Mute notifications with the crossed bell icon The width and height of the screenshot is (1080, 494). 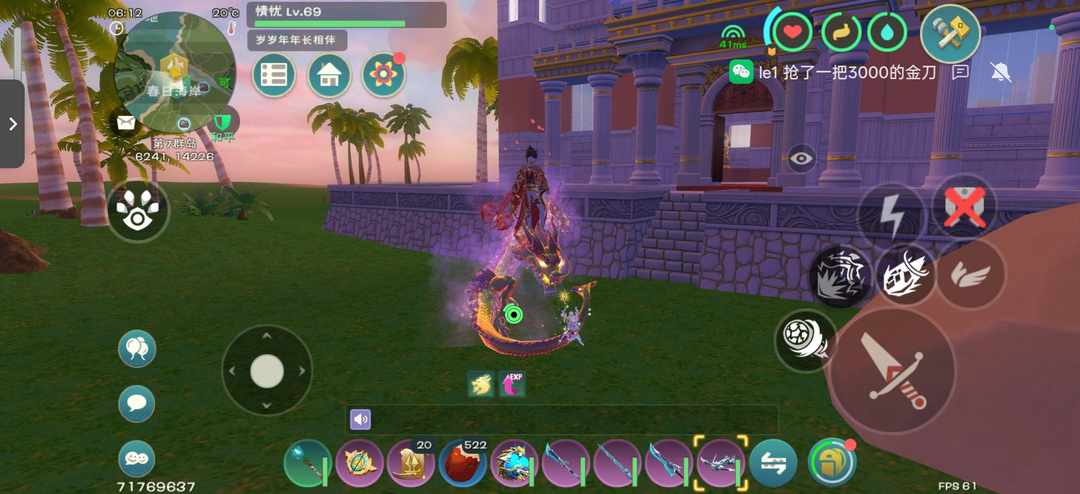coord(999,72)
